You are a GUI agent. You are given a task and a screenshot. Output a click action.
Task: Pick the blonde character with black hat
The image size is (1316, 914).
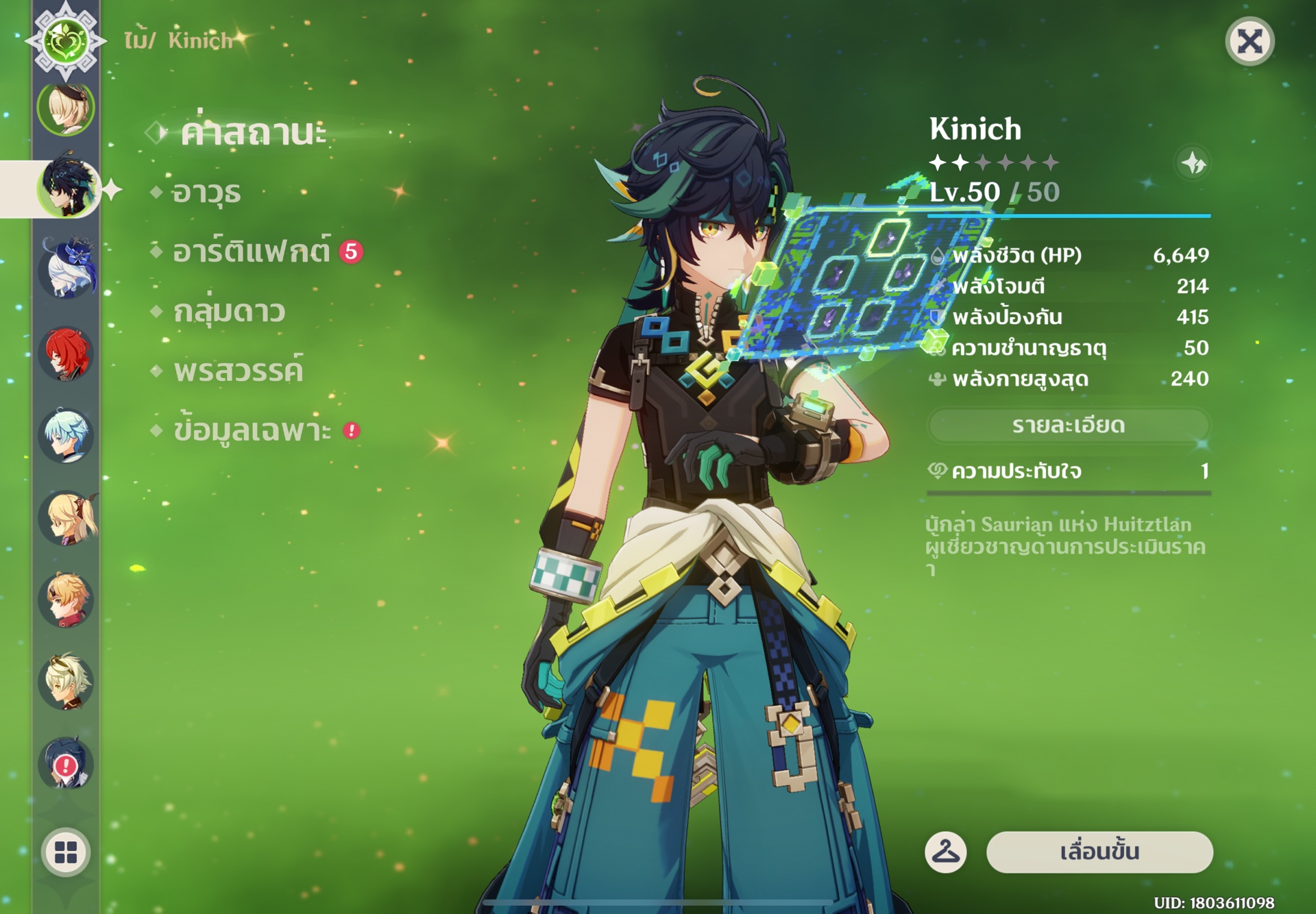point(66,108)
